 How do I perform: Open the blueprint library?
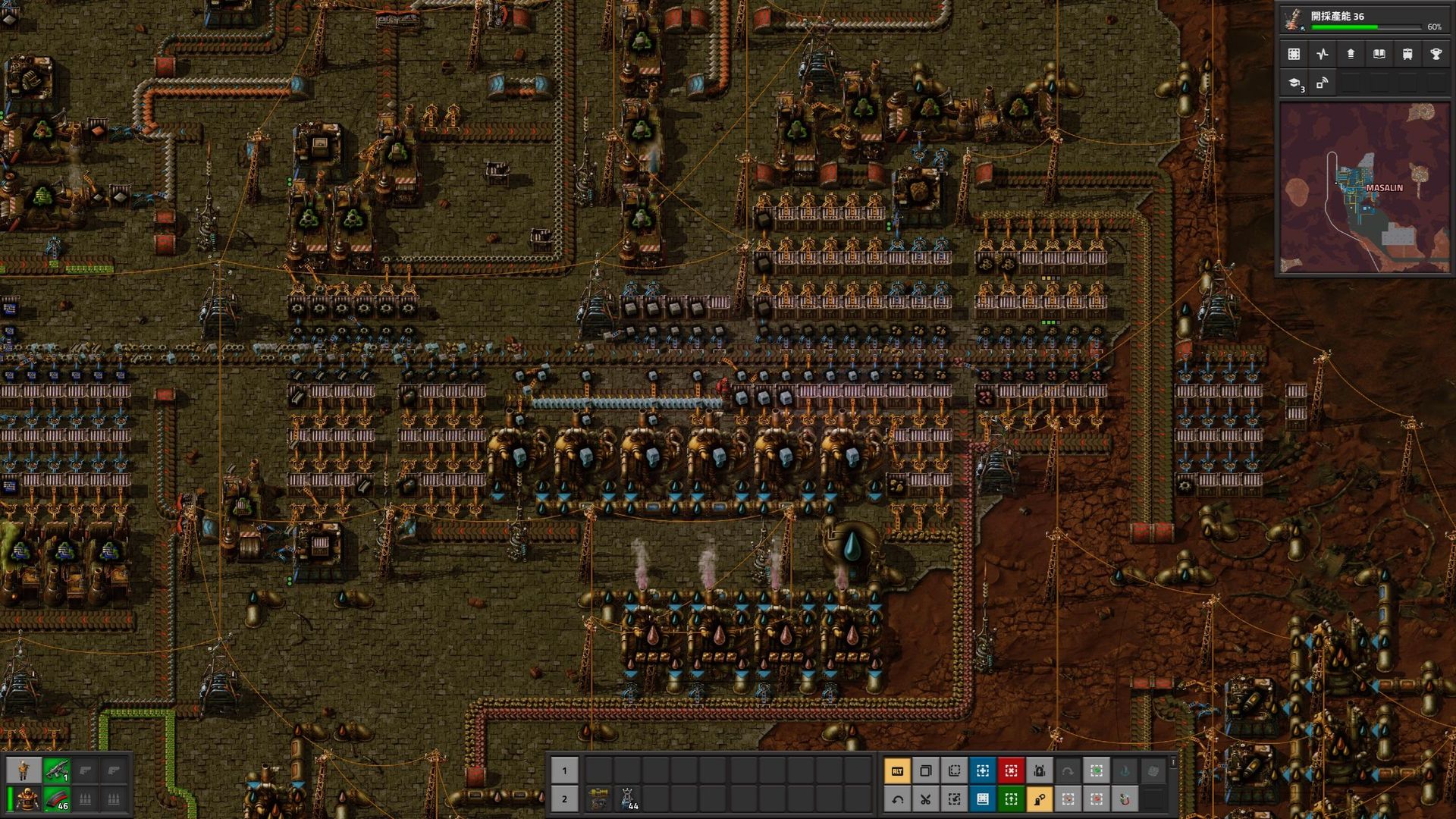1293,53
